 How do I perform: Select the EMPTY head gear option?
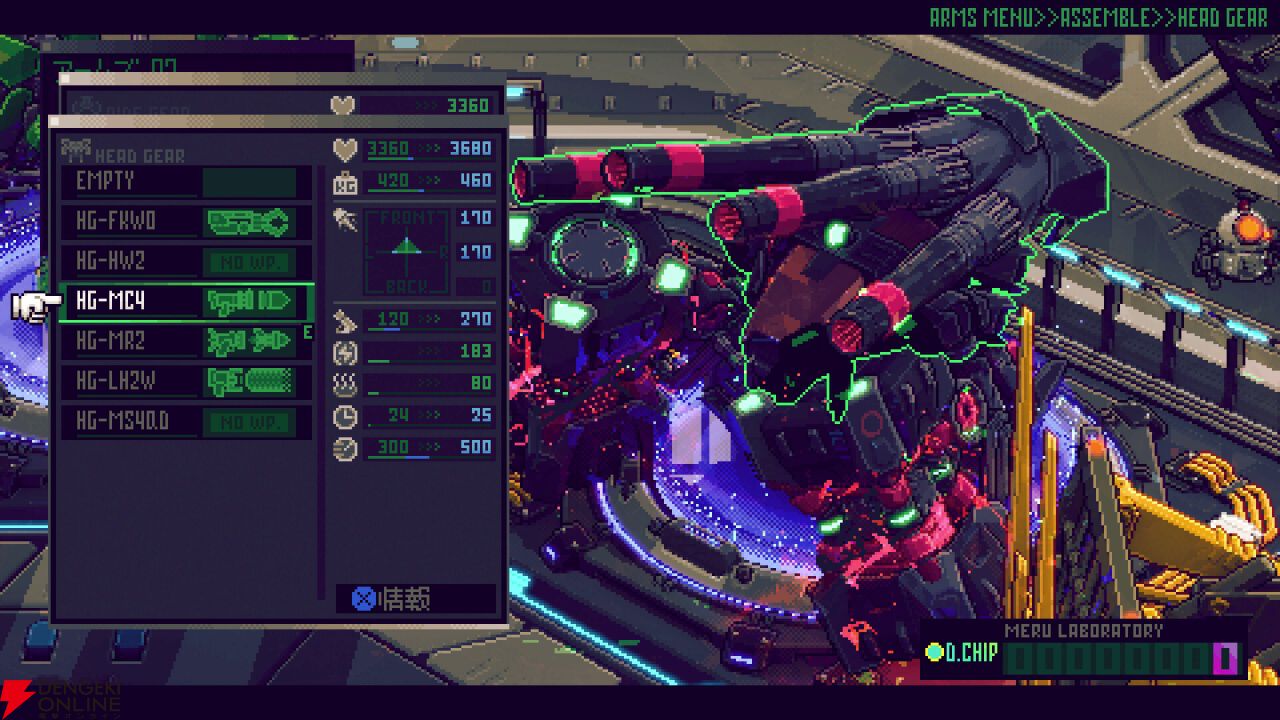(x=185, y=182)
